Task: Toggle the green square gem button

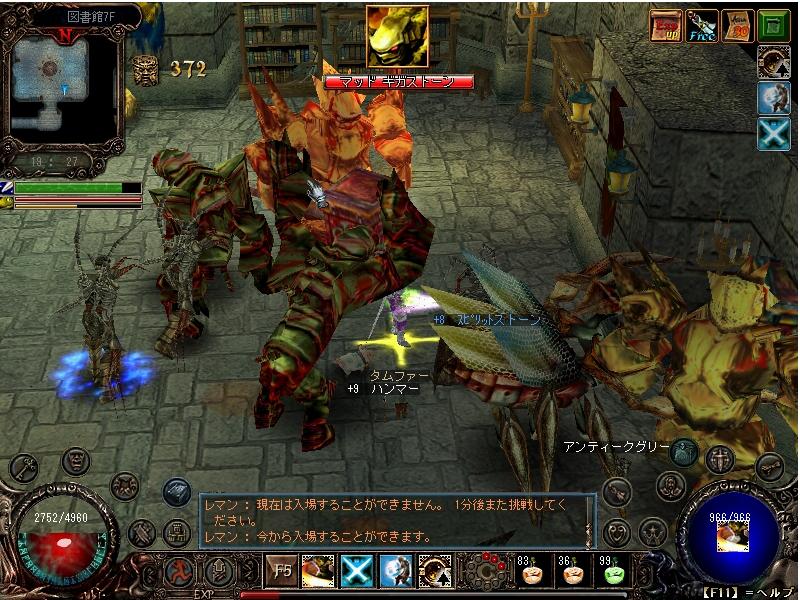Action: pos(773,25)
